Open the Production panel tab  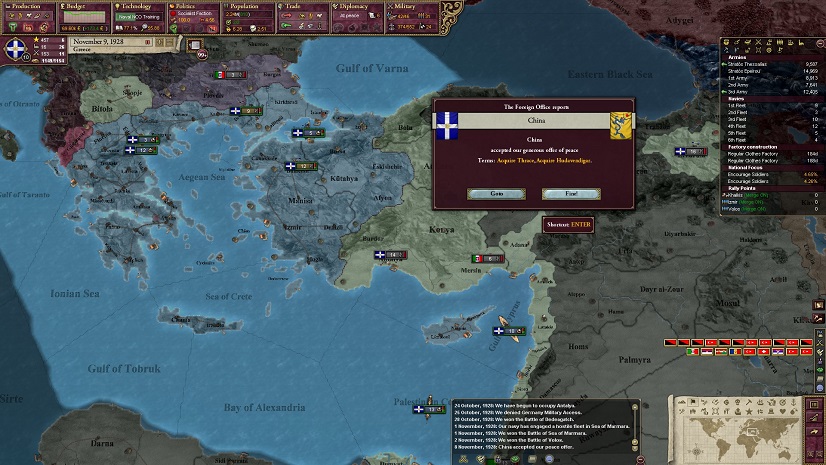[24, 6]
